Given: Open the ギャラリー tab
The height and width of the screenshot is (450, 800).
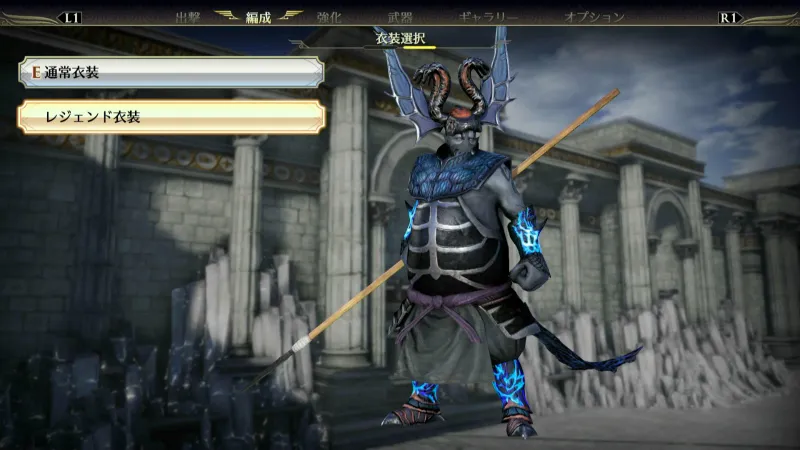Looking at the screenshot, I should tap(488, 17).
